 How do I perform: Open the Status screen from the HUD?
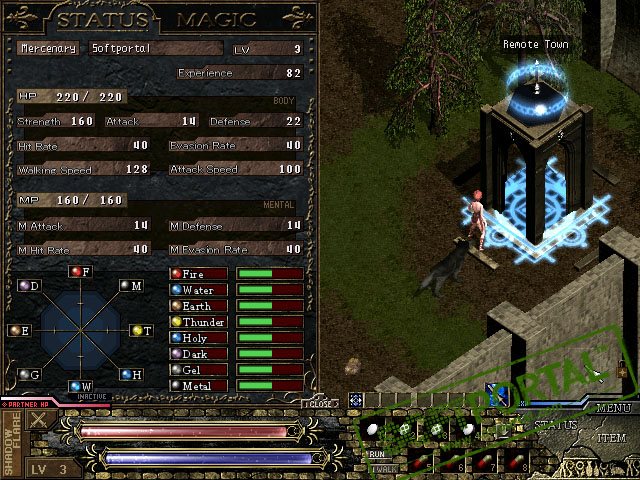click(x=555, y=427)
